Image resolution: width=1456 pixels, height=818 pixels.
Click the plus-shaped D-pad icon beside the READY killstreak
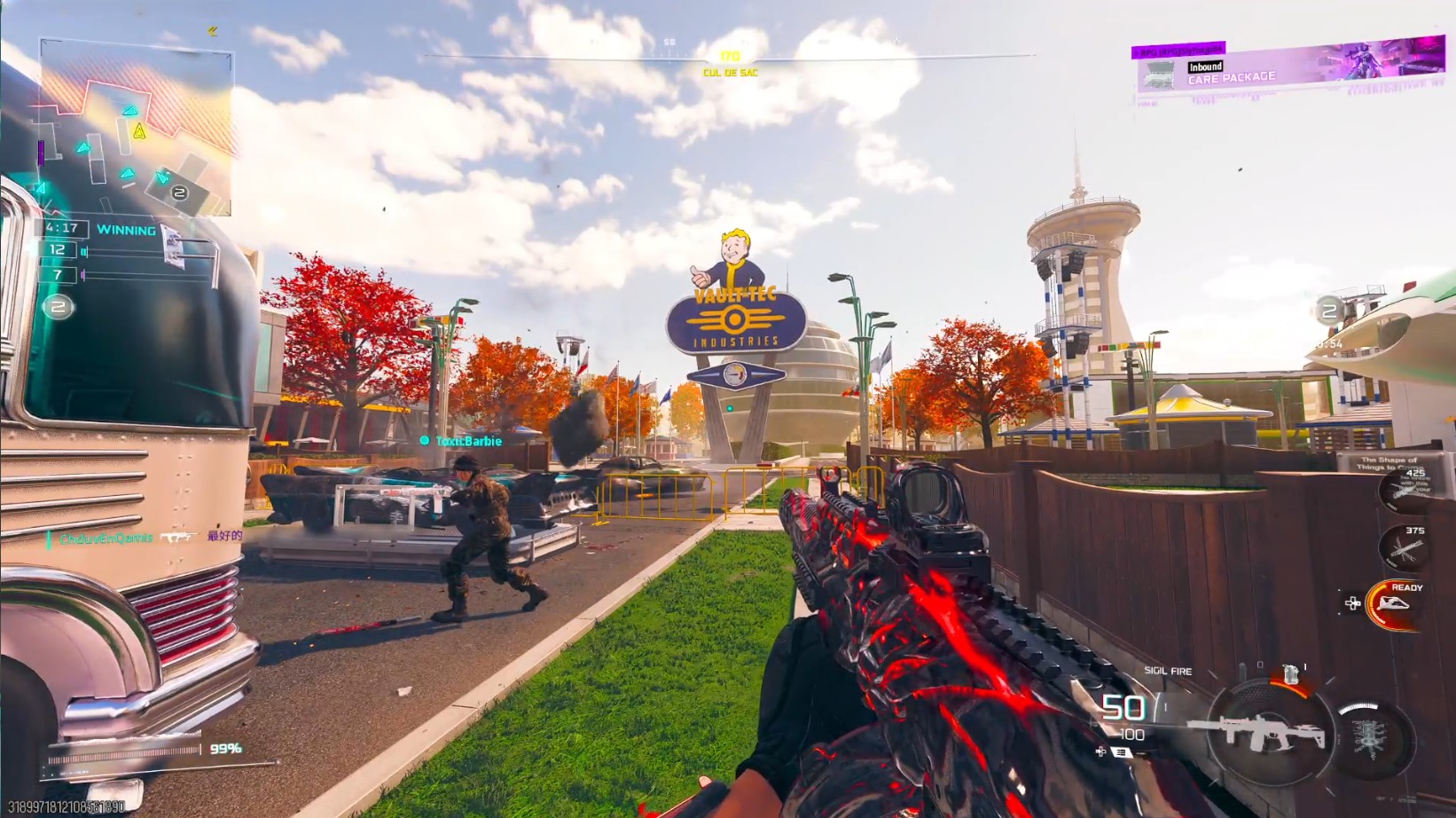point(1353,602)
